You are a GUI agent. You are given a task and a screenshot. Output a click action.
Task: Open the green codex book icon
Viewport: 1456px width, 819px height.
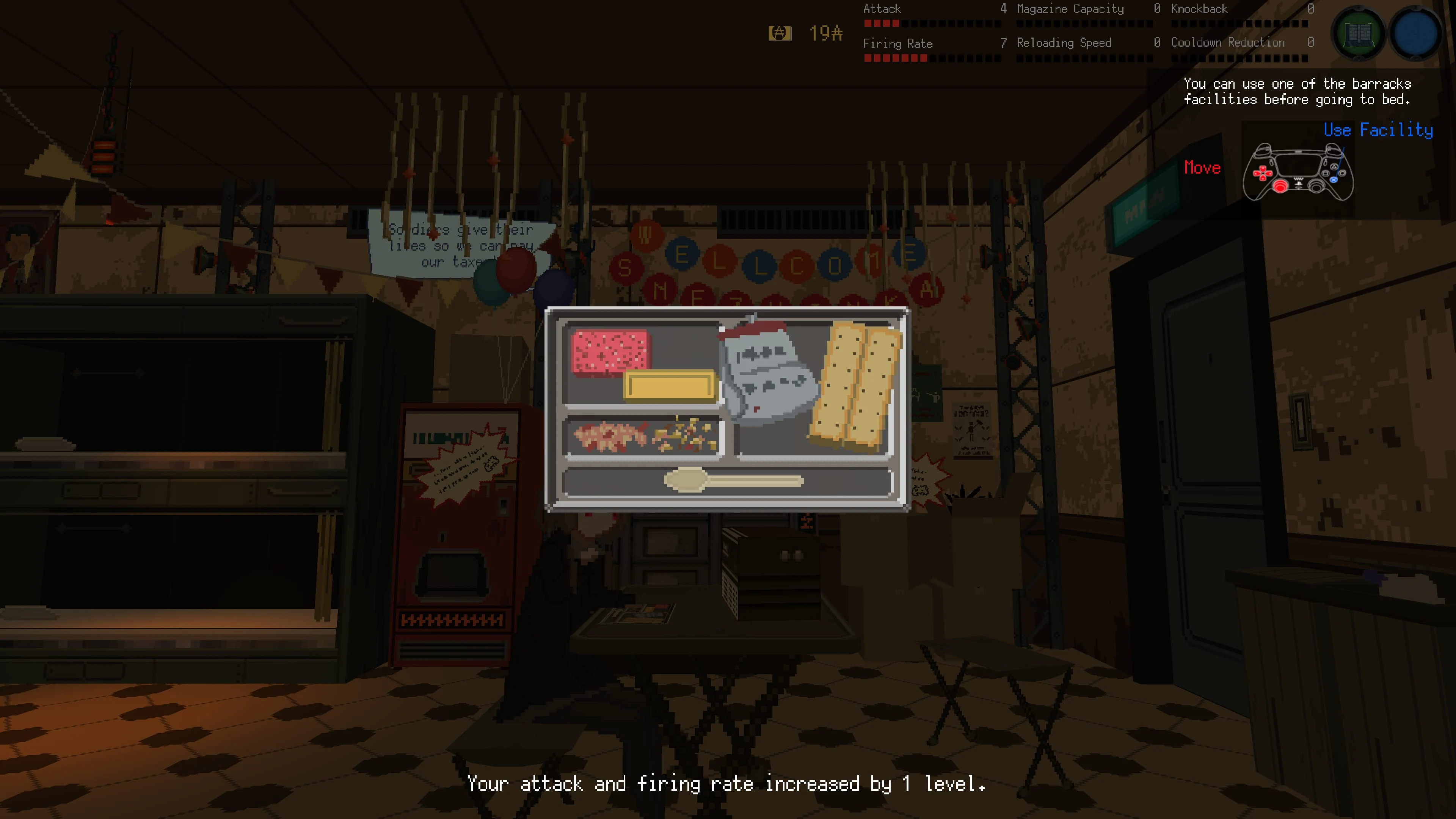pos(1359,34)
